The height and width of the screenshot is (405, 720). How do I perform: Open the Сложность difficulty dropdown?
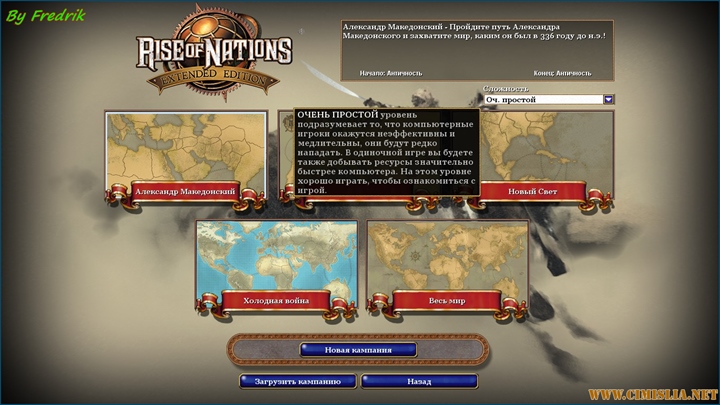click(608, 100)
